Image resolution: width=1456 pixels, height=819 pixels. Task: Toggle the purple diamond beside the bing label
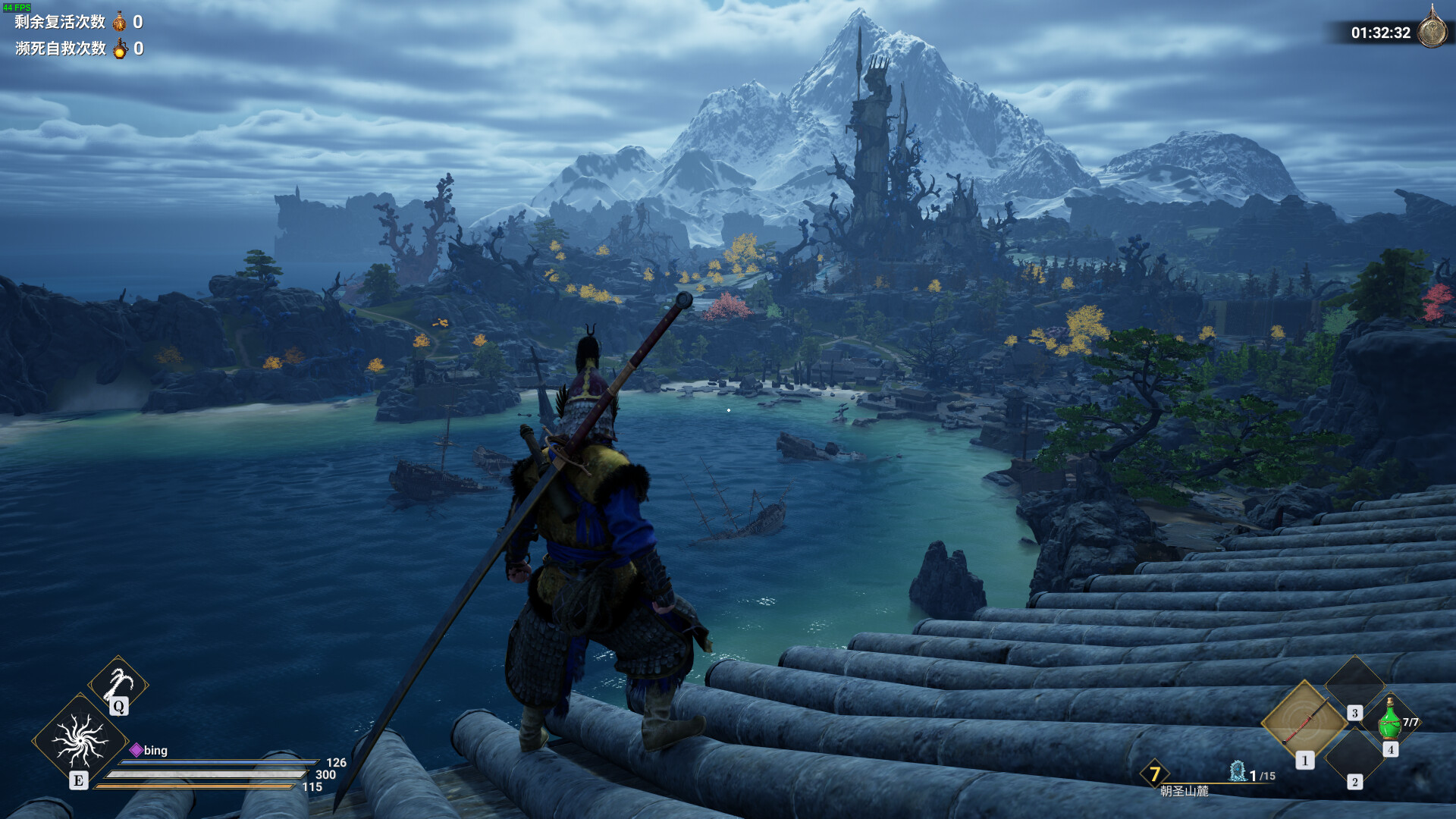click(136, 751)
